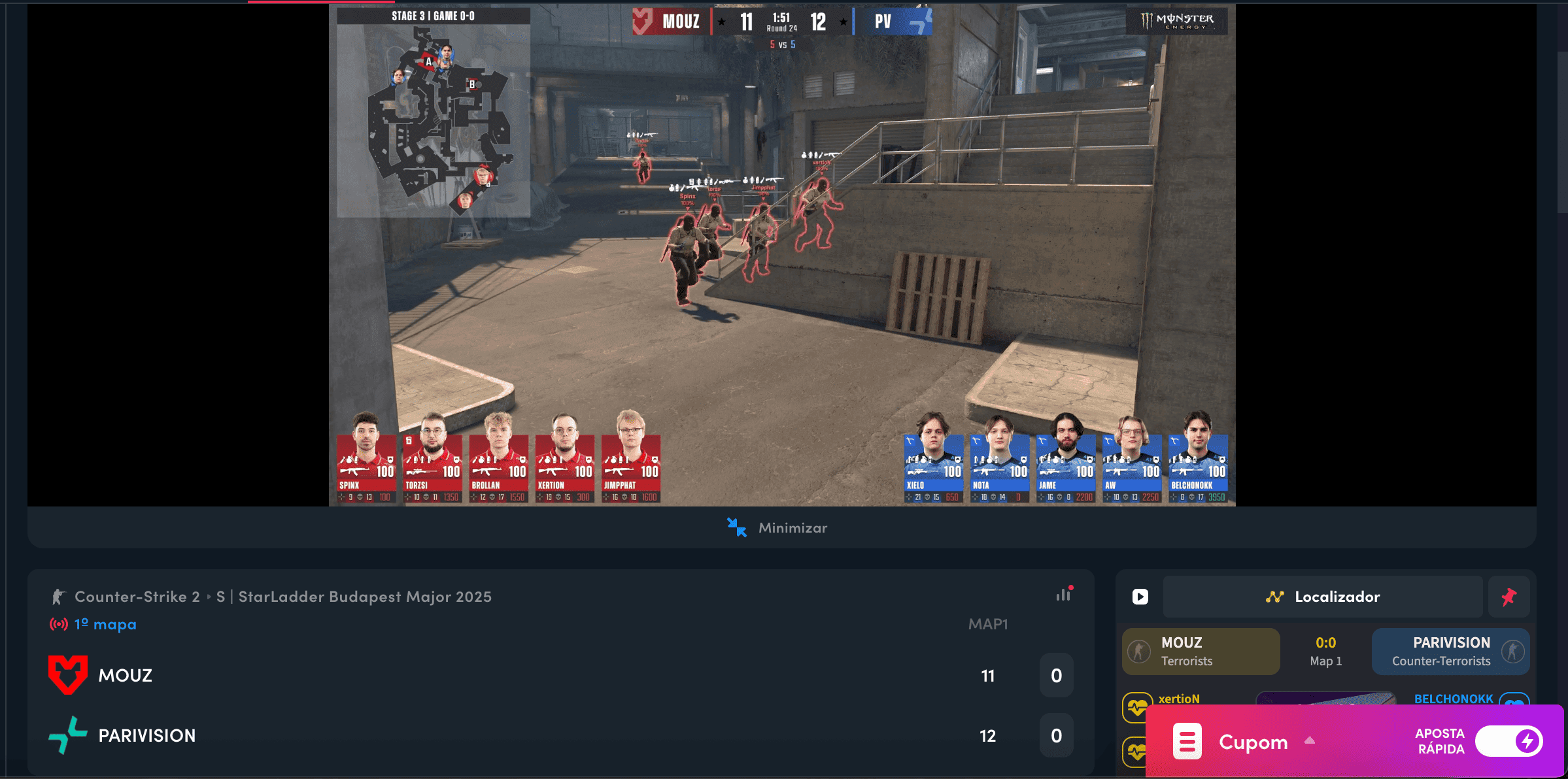The image size is (1568, 779).
Task: Open the video play icon beside the Localizador bar
Action: pyautogui.click(x=1140, y=596)
